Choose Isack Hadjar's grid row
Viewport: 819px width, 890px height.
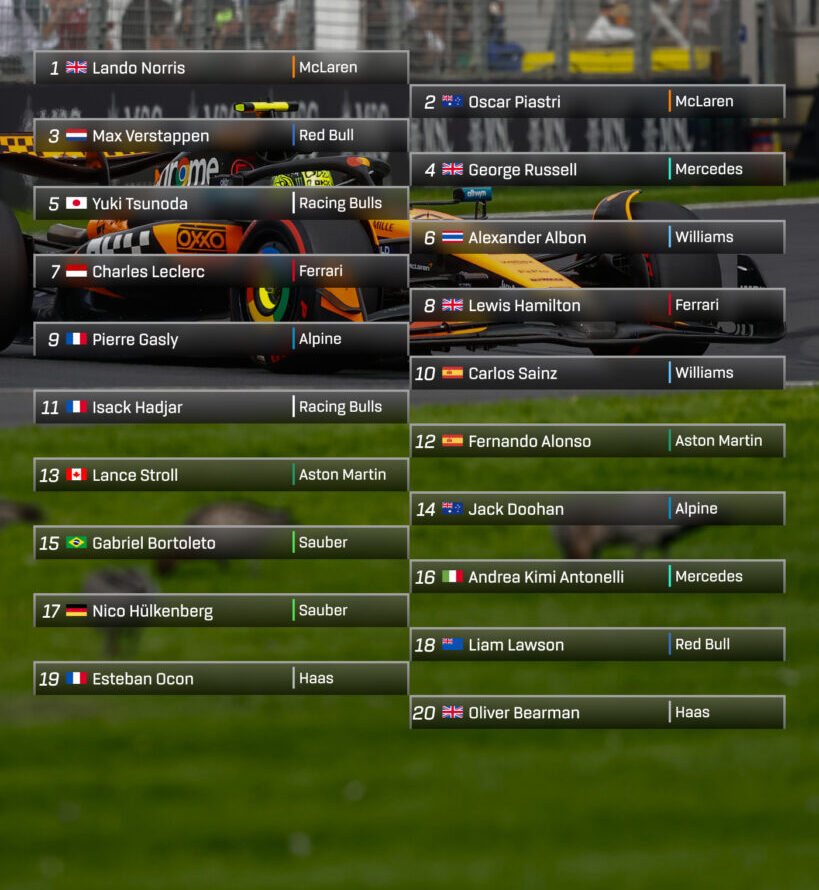pyautogui.click(x=220, y=407)
